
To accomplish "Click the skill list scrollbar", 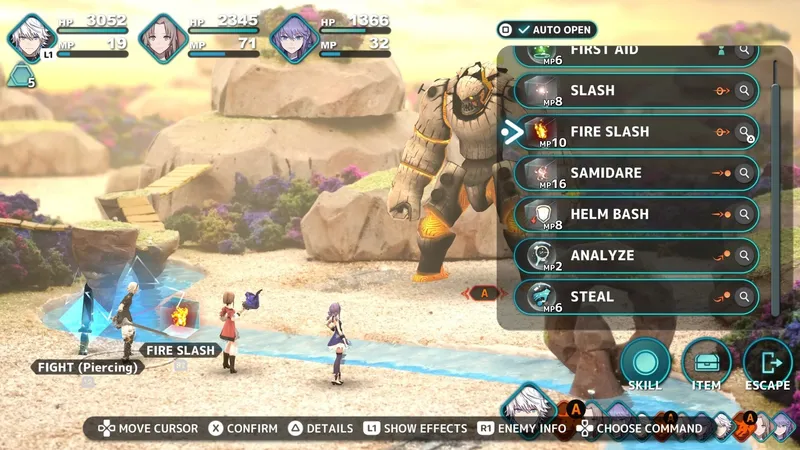I will click(x=776, y=180).
